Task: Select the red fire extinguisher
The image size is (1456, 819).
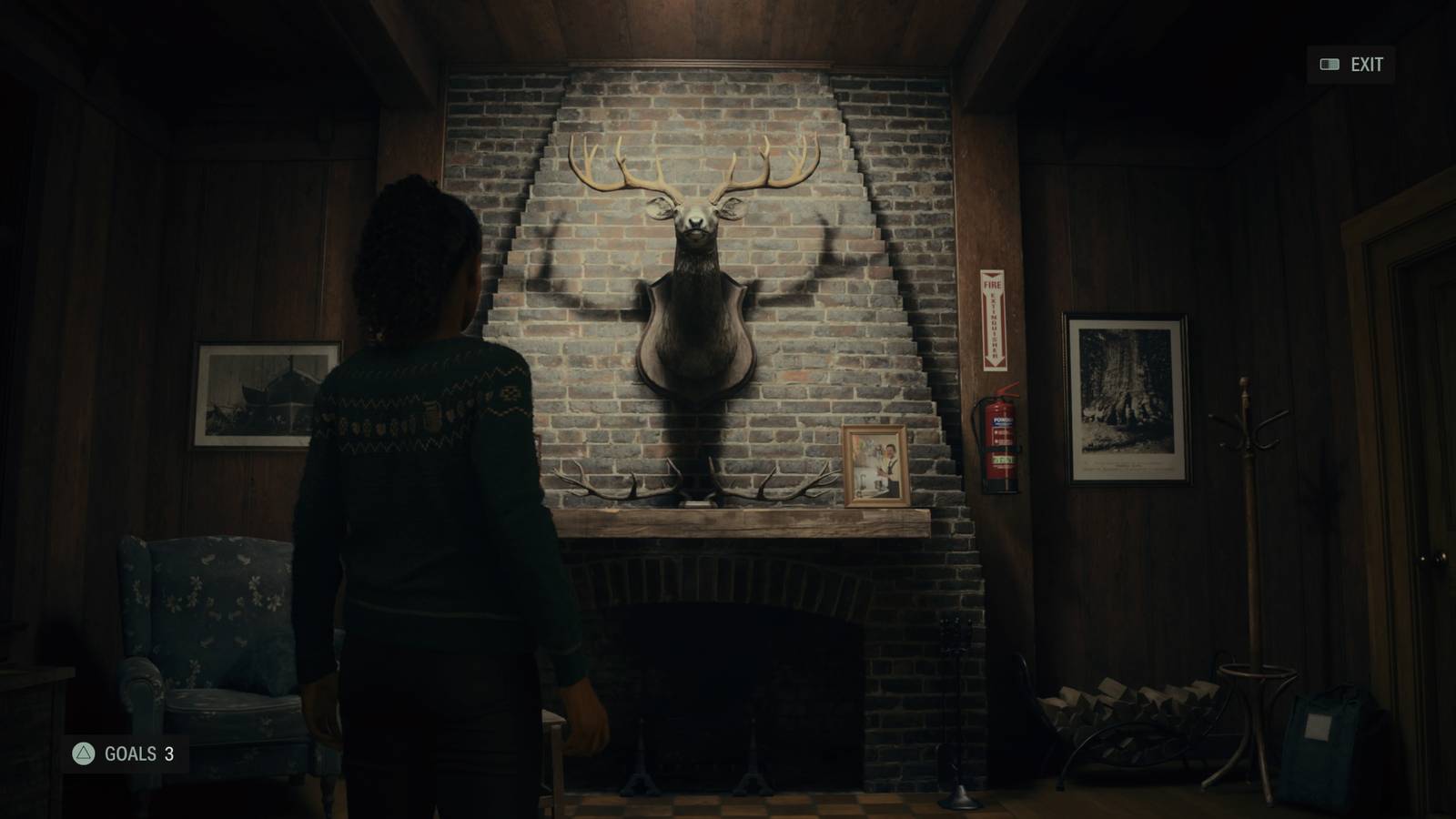Action: click(1001, 446)
